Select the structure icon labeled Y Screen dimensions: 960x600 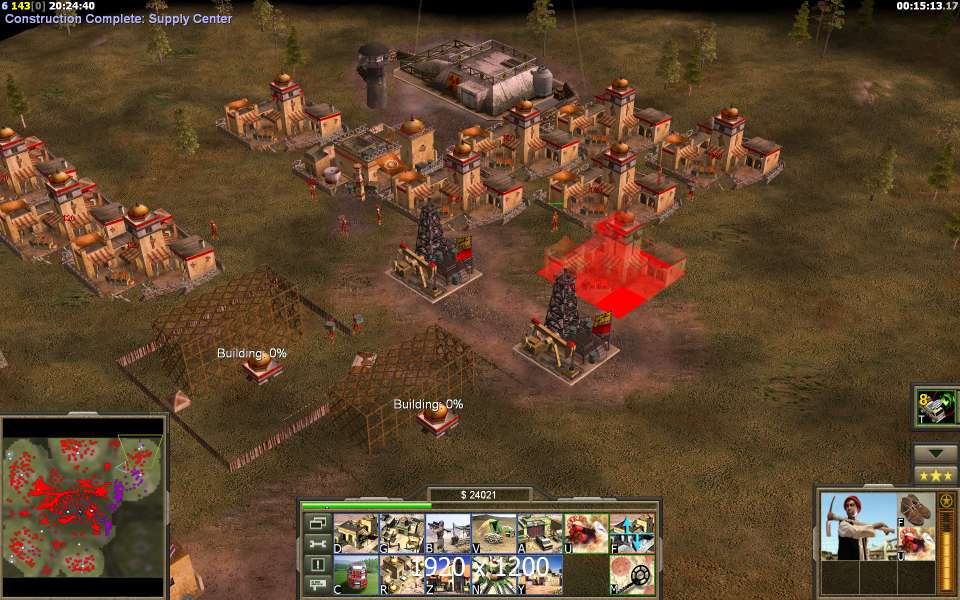[539, 574]
